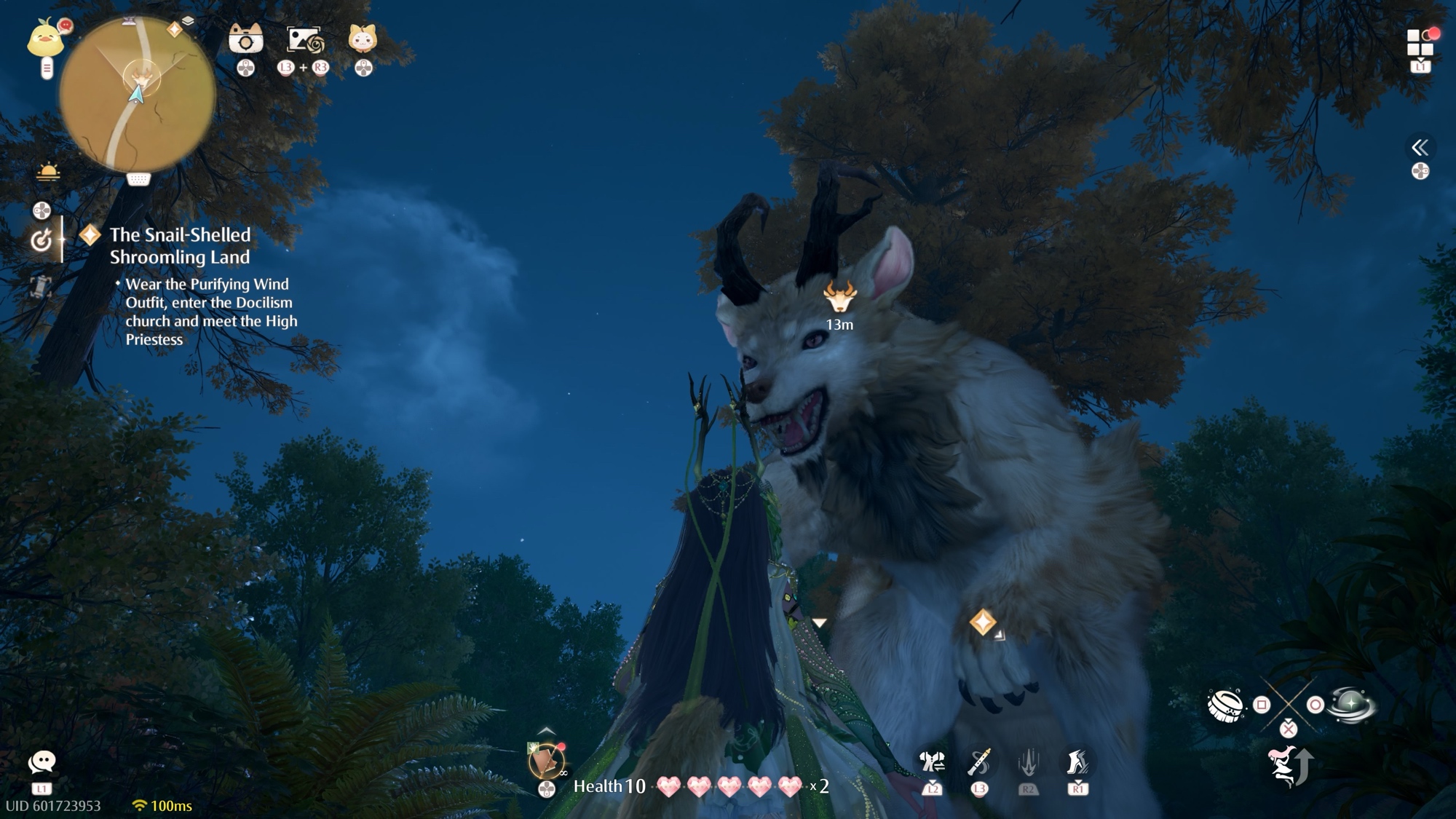This screenshot has height=819, width=1456.
Task: Use the plunge downward ability icon
Action: click(1028, 763)
